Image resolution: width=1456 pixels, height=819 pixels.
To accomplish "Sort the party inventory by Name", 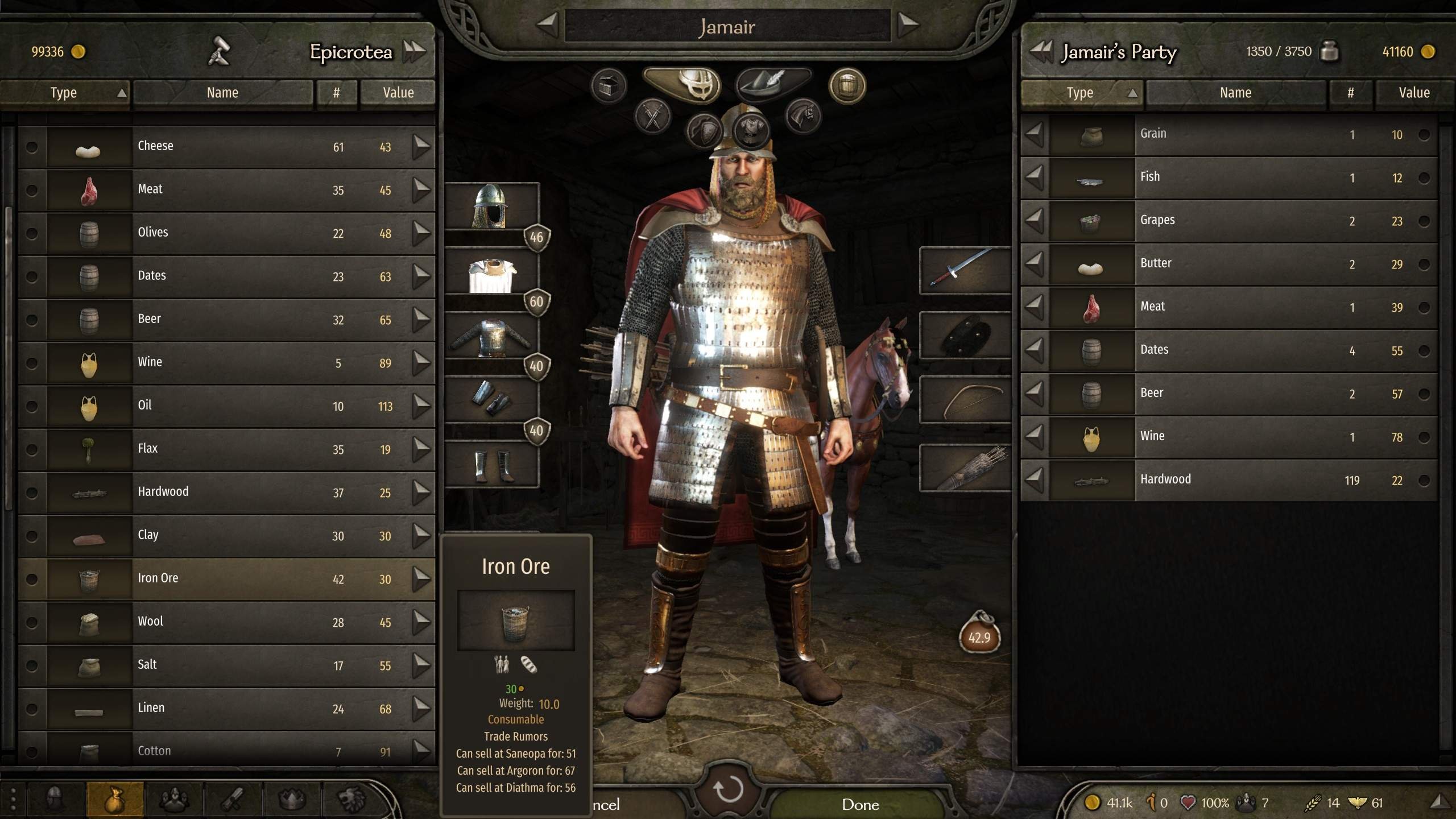I will click(x=1235, y=93).
